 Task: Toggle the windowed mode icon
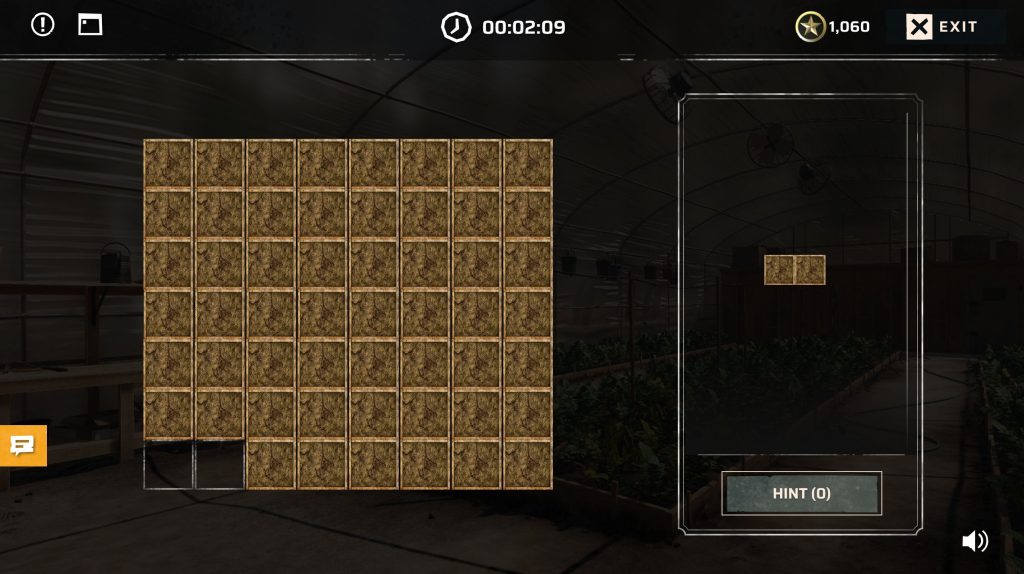point(90,25)
